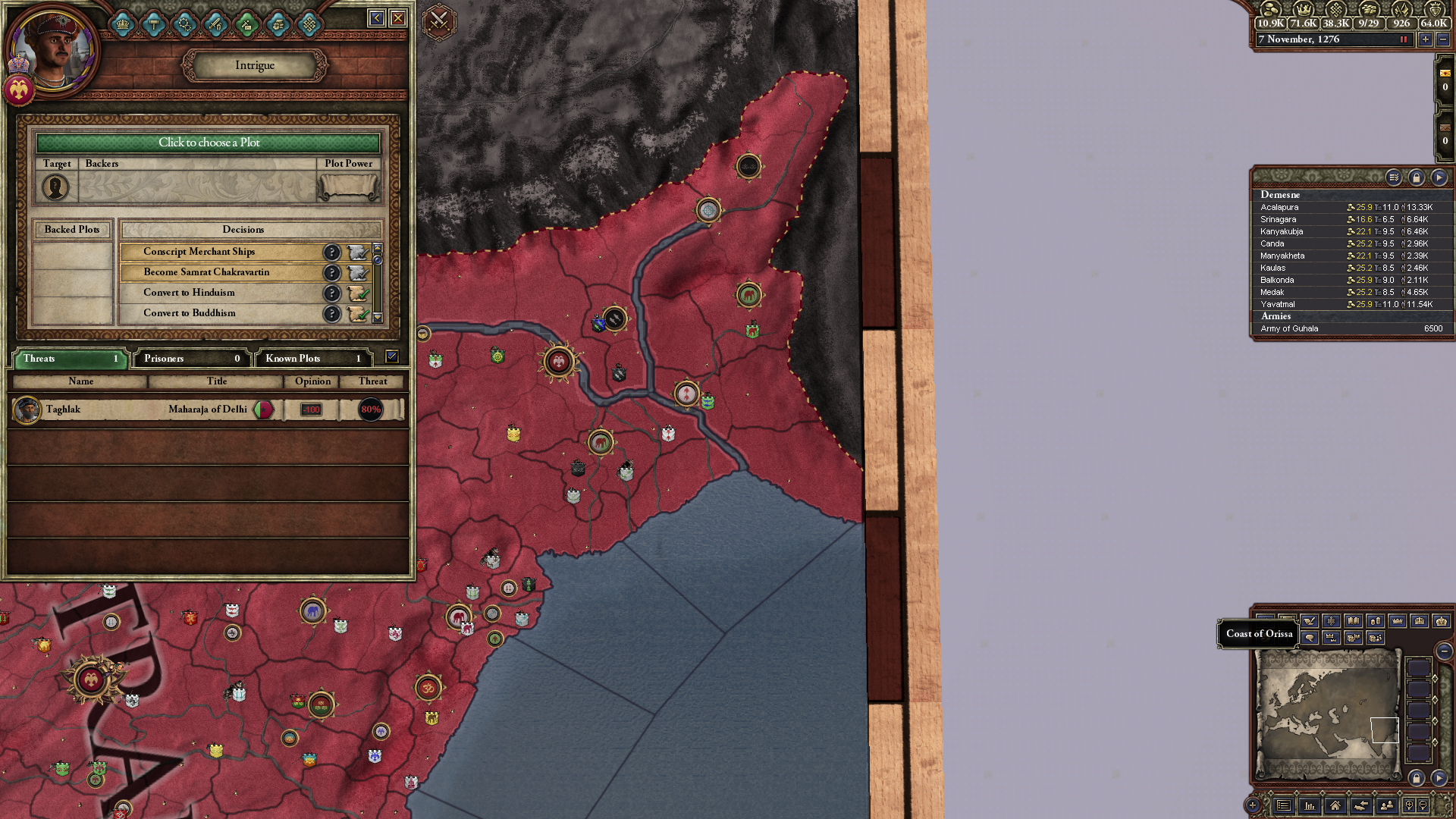The height and width of the screenshot is (819, 1456).
Task: Increase game speed with the plus stepper
Action: point(1425,39)
